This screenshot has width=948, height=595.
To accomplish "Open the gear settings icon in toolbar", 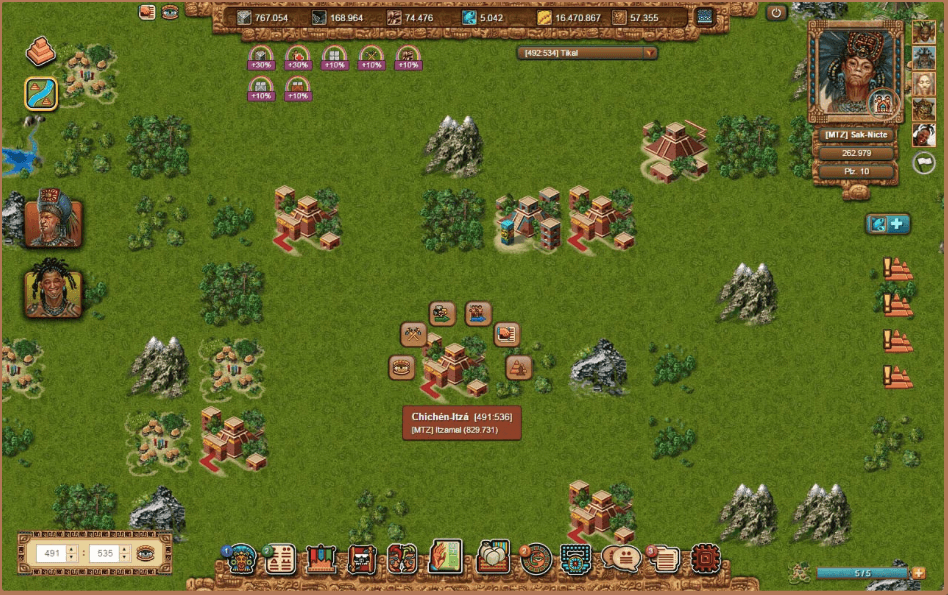I will coord(706,558).
